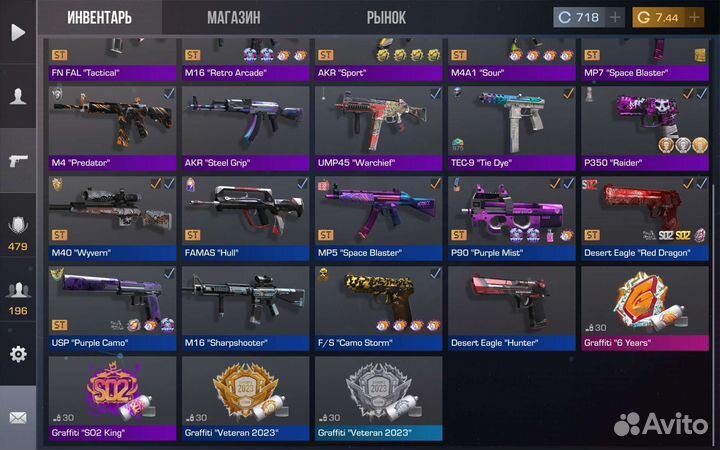The width and height of the screenshot is (720, 450).
Task: Open the mail envelope icon
Action: click(x=18, y=418)
